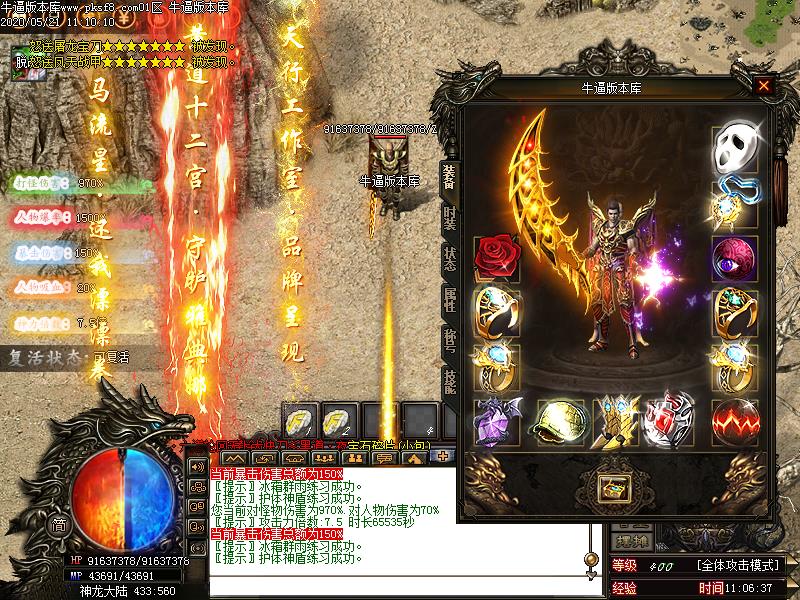Image resolution: width=800 pixels, height=600 pixels.
Task: Switch to the 时装 fashion tab
Action: click(449, 217)
